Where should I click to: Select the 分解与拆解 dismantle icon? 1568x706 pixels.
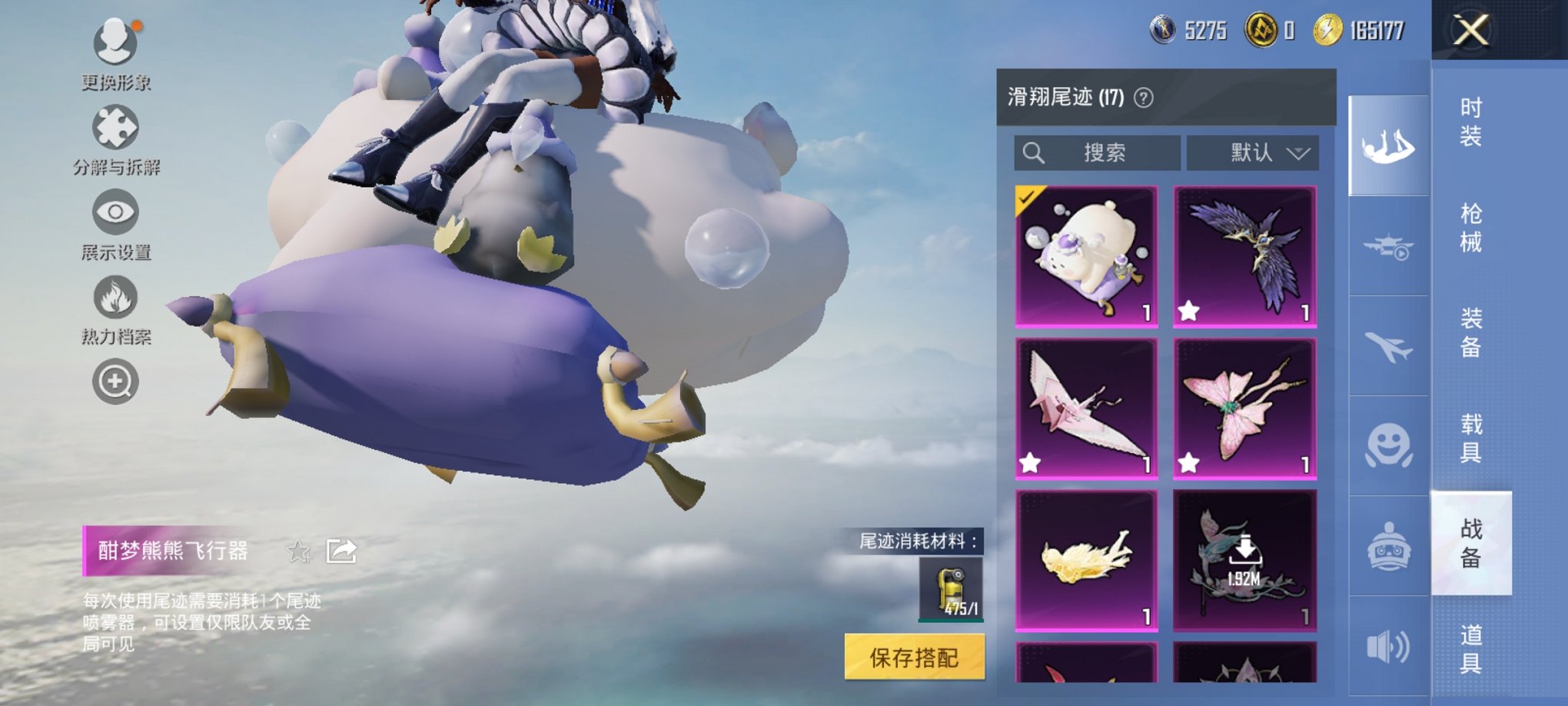pos(116,127)
